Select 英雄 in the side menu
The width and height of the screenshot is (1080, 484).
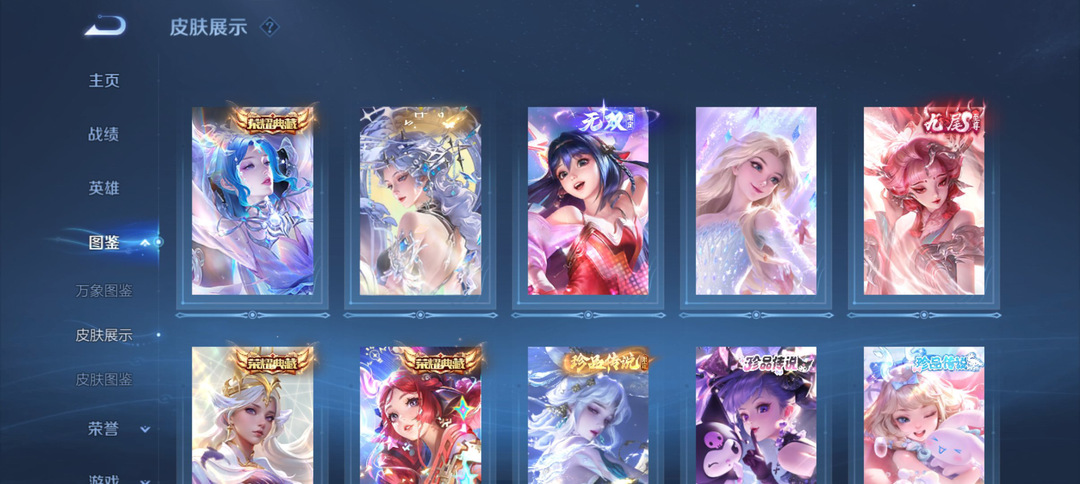[104, 188]
